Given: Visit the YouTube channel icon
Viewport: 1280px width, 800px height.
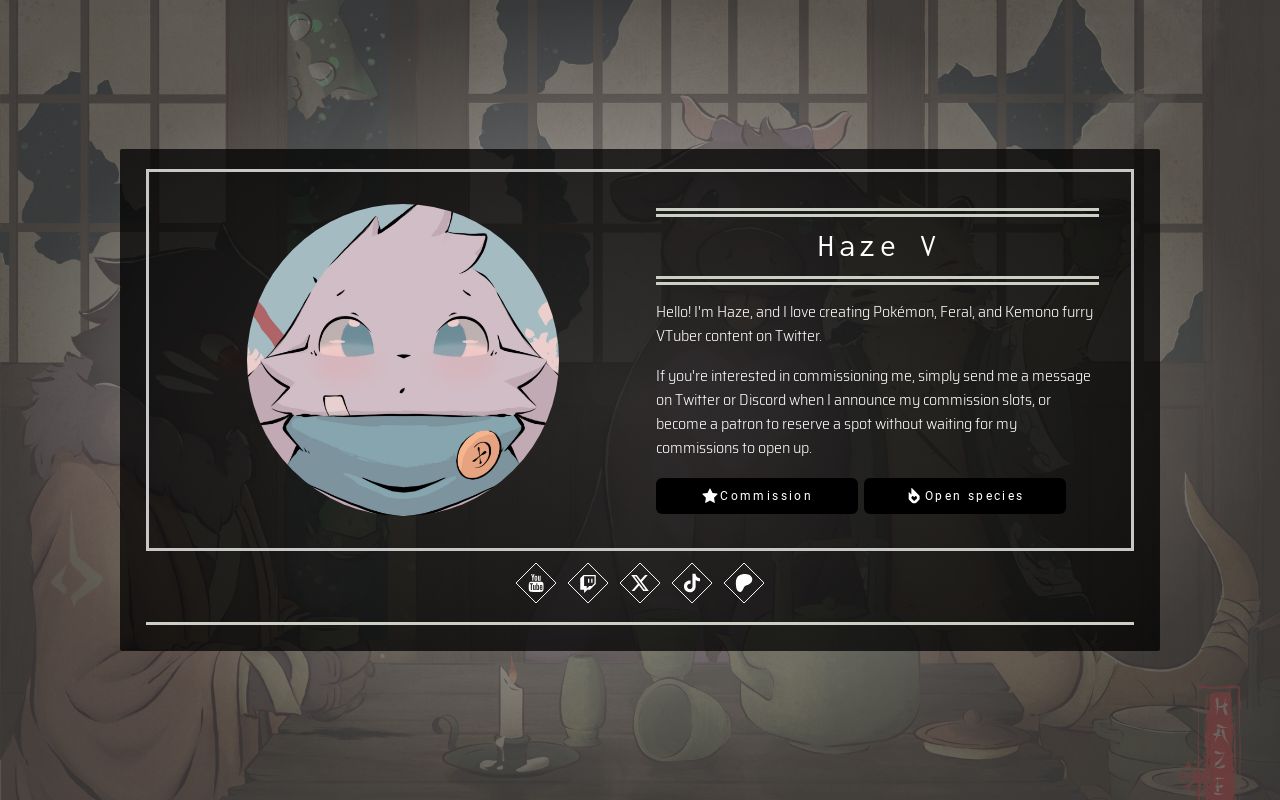Looking at the screenshot, I should 536,583.
